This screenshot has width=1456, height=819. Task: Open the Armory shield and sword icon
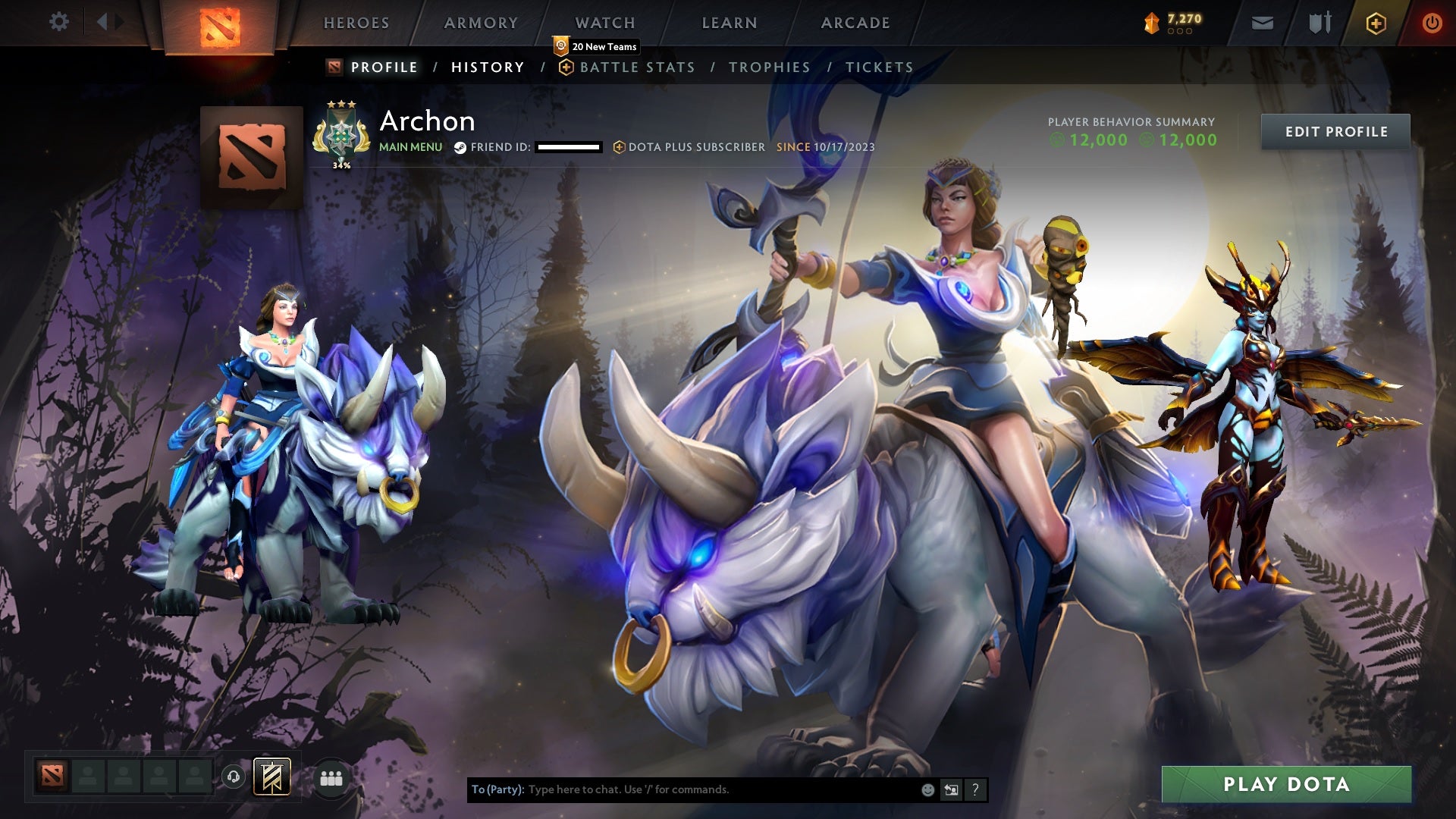(1319, 22)
